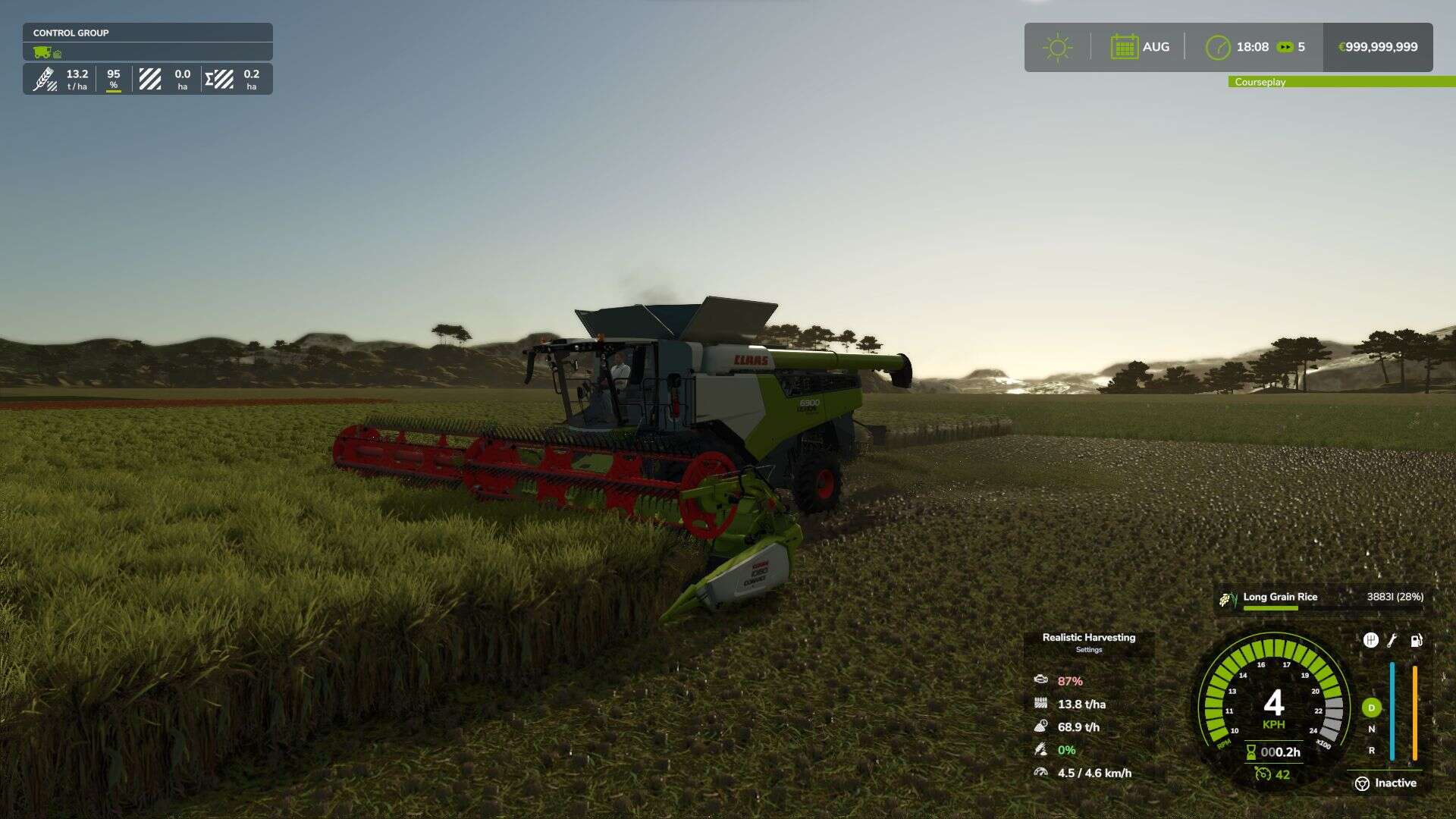
Task: Select the R reverse gear
Action: (x=1371, y=751)
